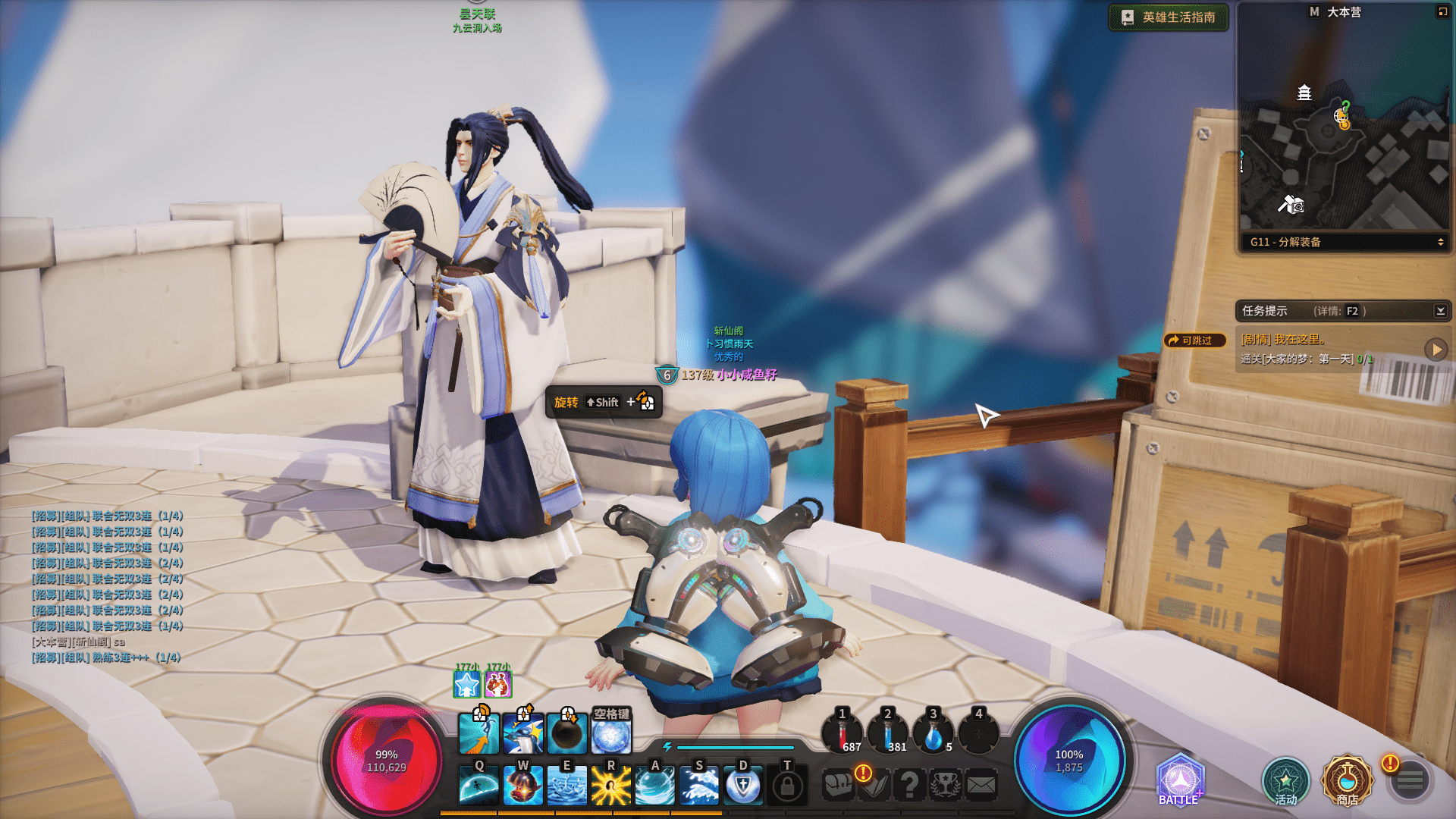This screenshot has height=819, width=1456.
Task: Open the question mark help icon
Action: pyautogui.click(x=909, y=785)
